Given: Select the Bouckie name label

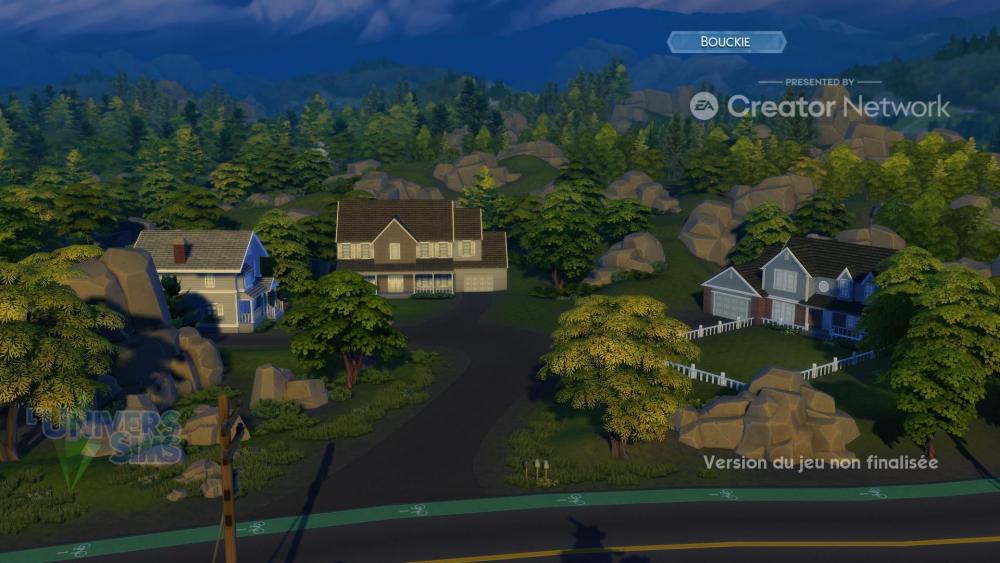Looking at the screenshot, I should click(726, 42).
